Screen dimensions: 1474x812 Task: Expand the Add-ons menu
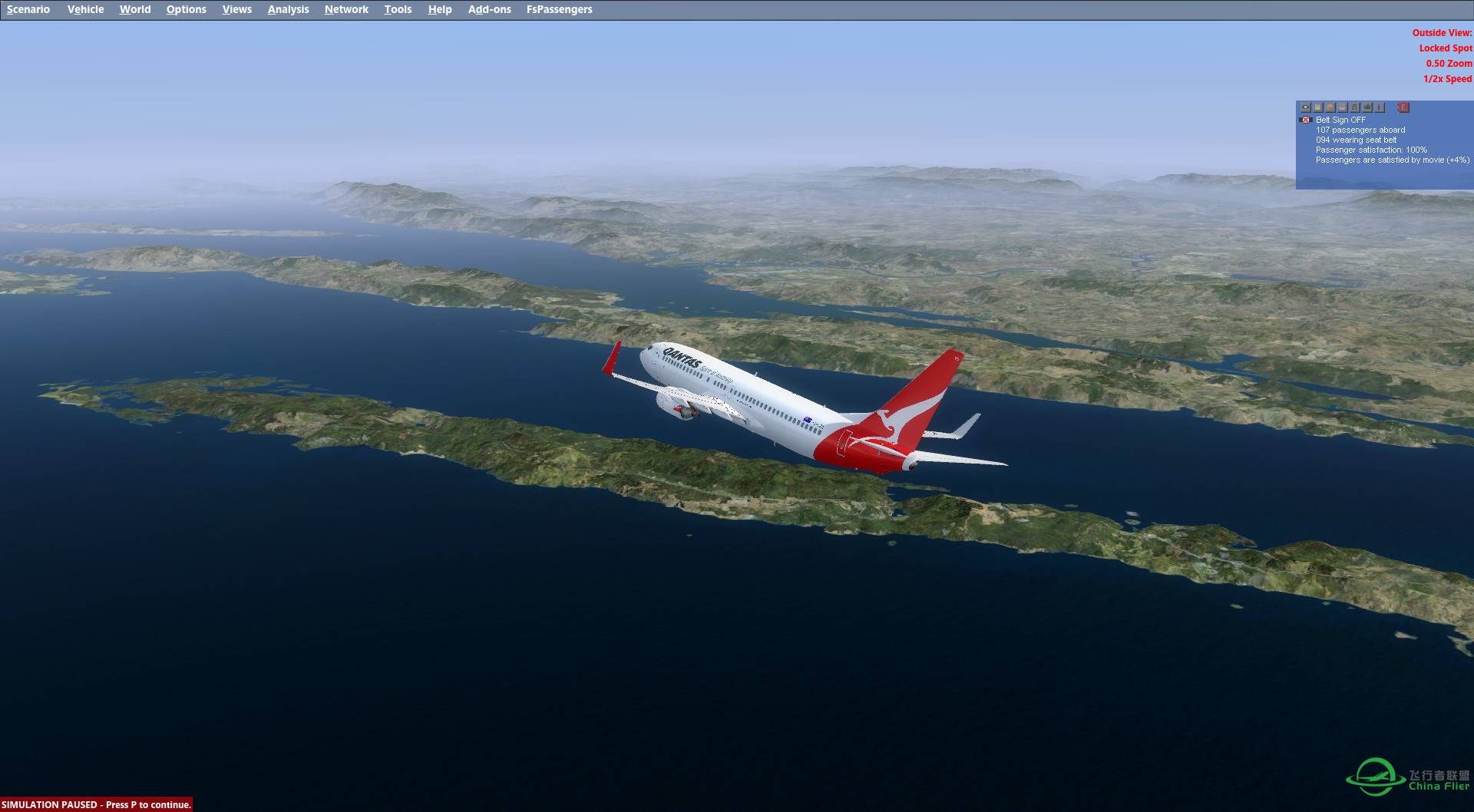point(489,9)
